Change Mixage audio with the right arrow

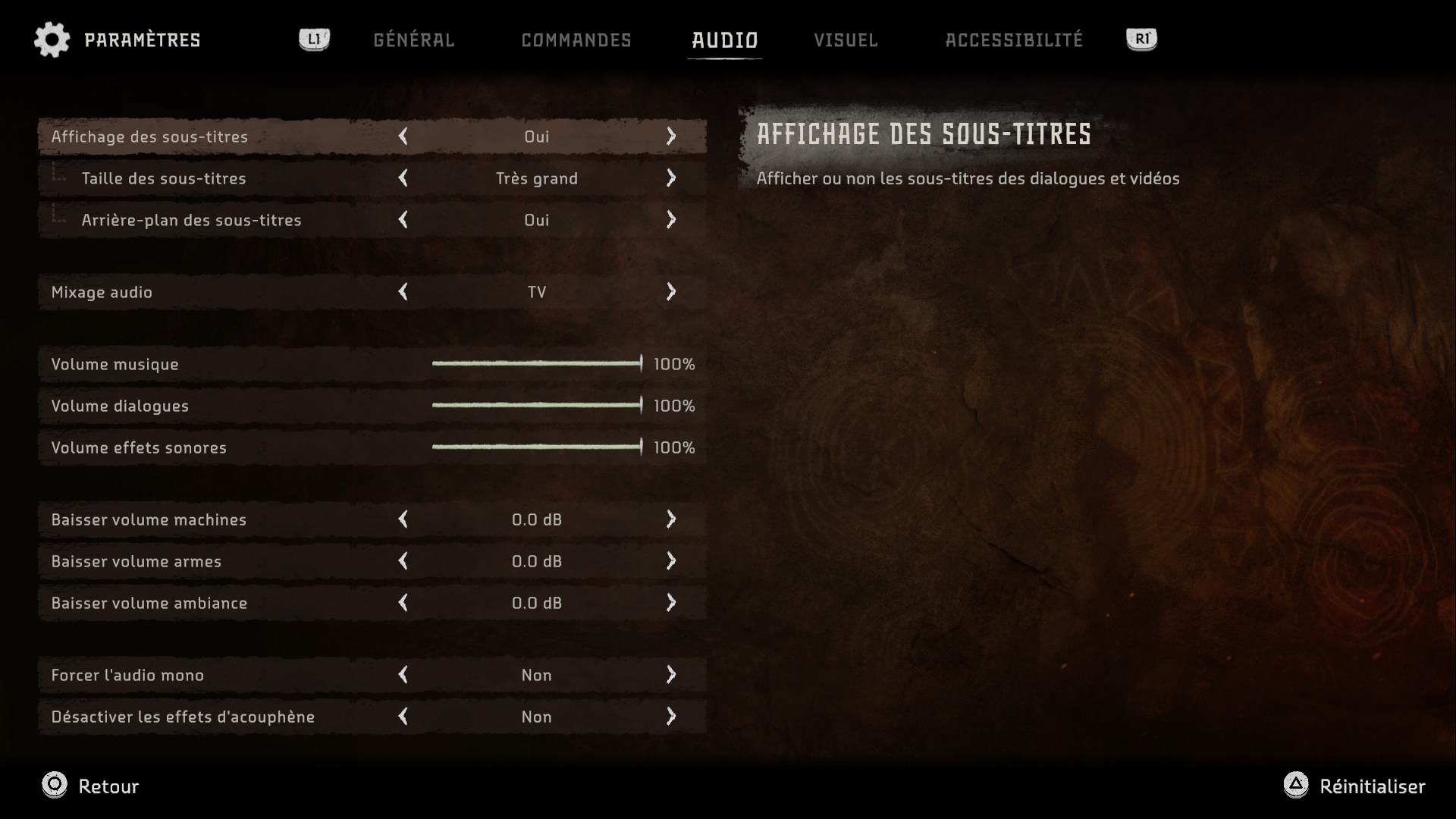pyautogui.click(x=671, y=292)
